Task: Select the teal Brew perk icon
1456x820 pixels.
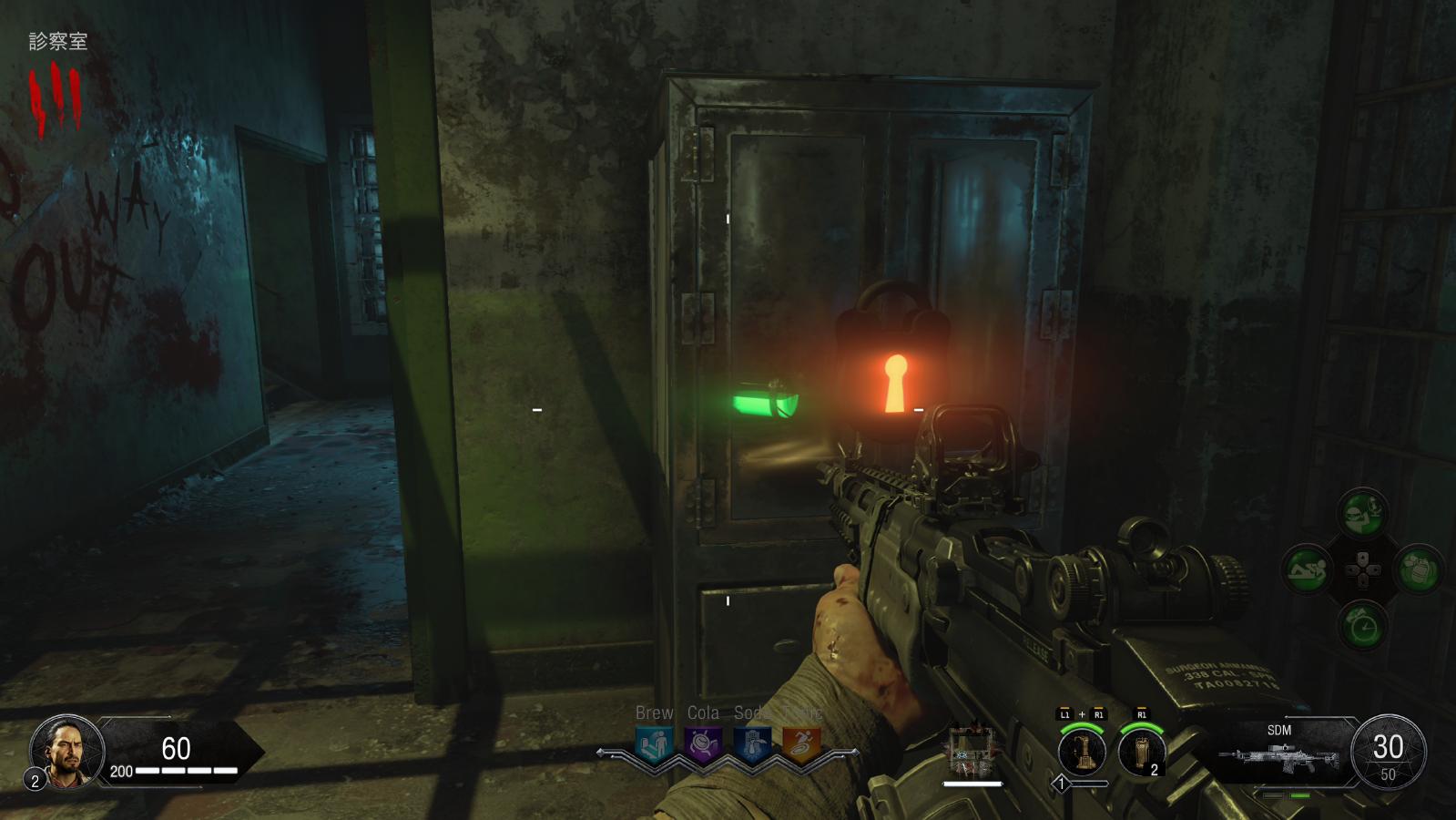Action: pos(654,744)
